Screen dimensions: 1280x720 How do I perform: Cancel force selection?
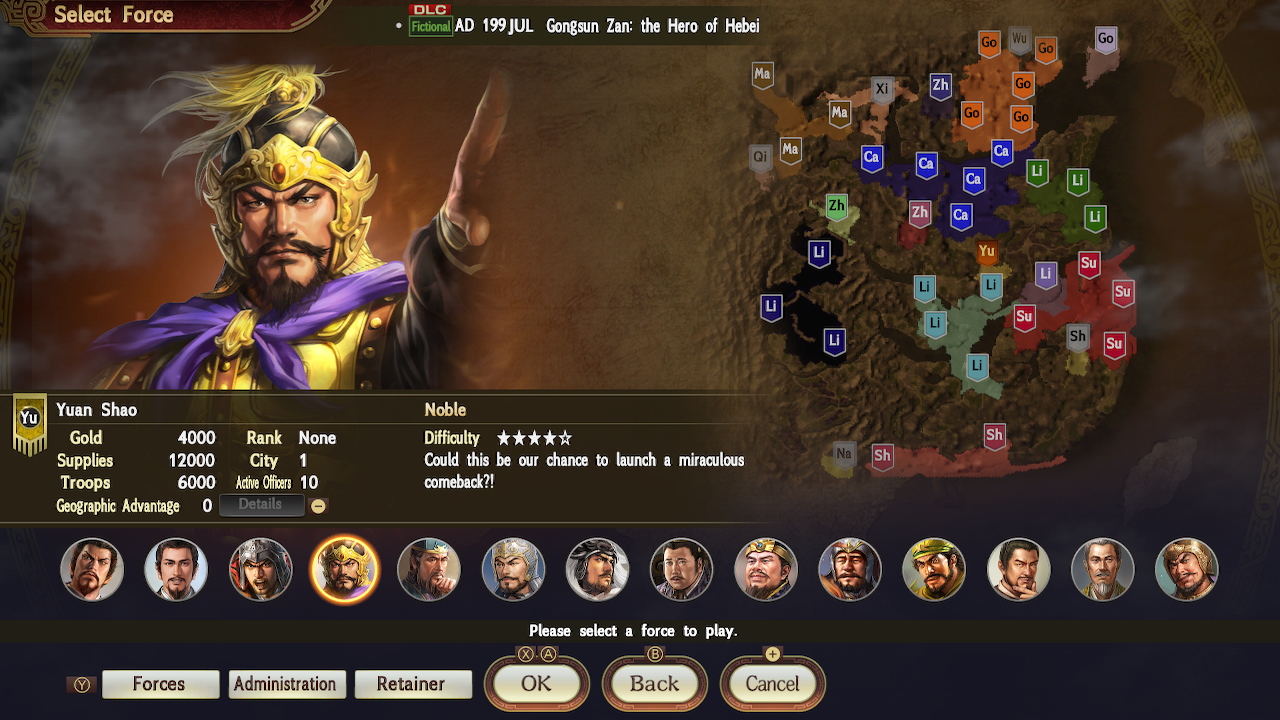[x=772, y=684]
